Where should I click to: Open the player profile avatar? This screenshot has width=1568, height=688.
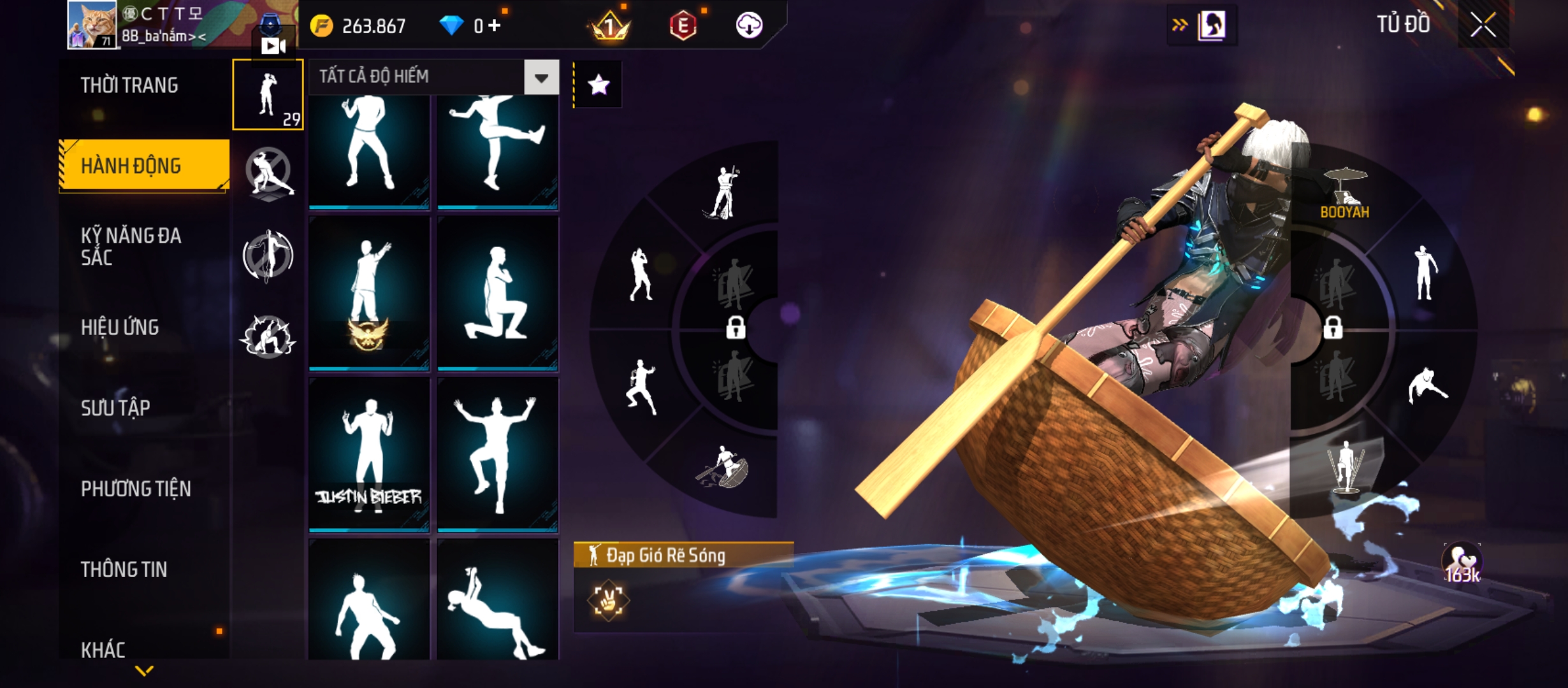[92, 25]
